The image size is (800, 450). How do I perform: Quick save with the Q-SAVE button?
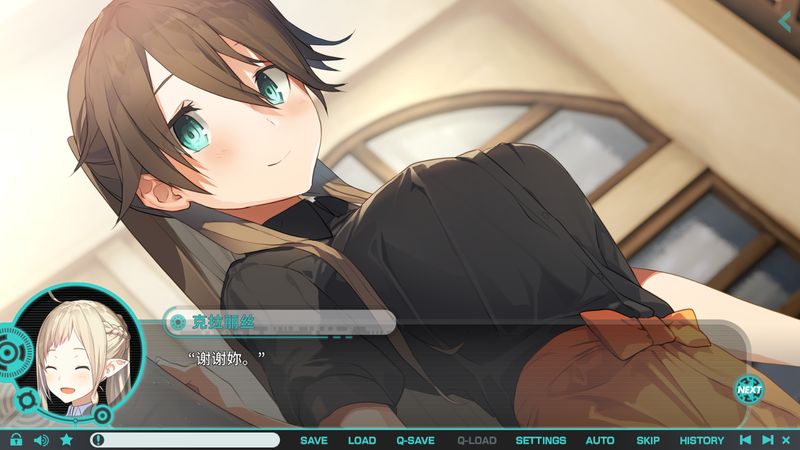coord(415,440)
